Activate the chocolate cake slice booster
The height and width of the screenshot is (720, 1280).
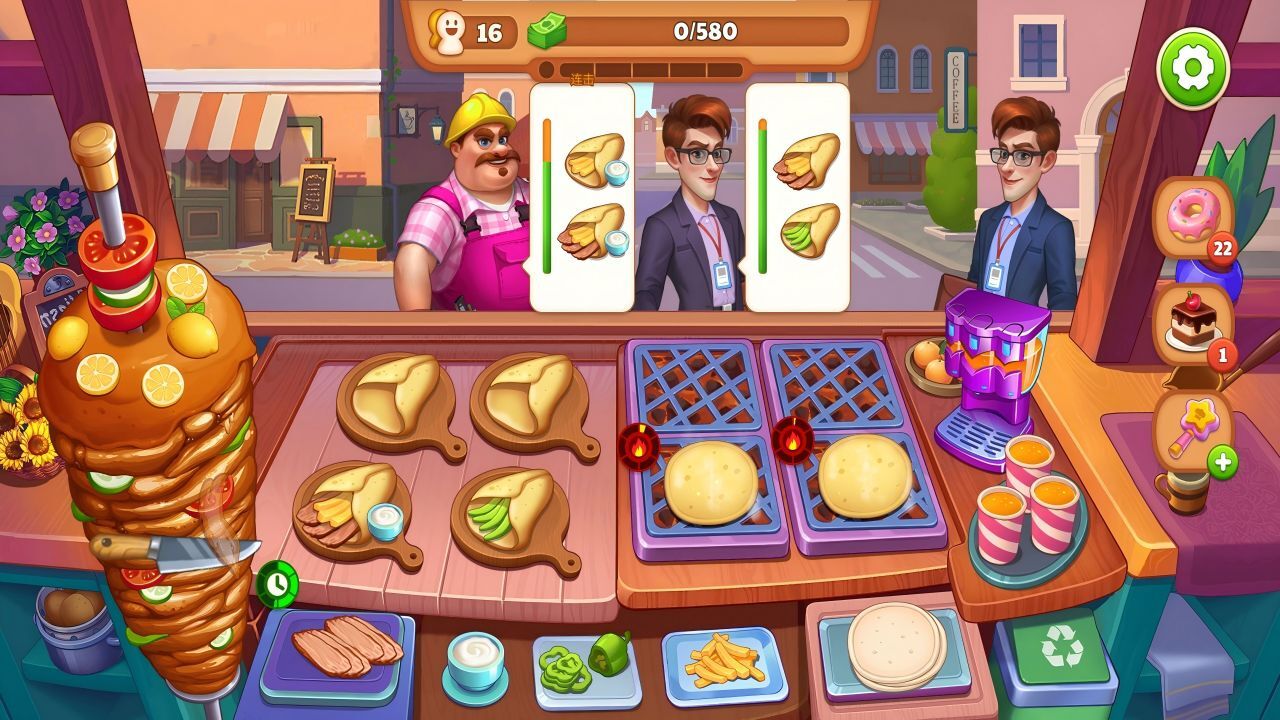pyautogui.click(x=1192, y=323)
